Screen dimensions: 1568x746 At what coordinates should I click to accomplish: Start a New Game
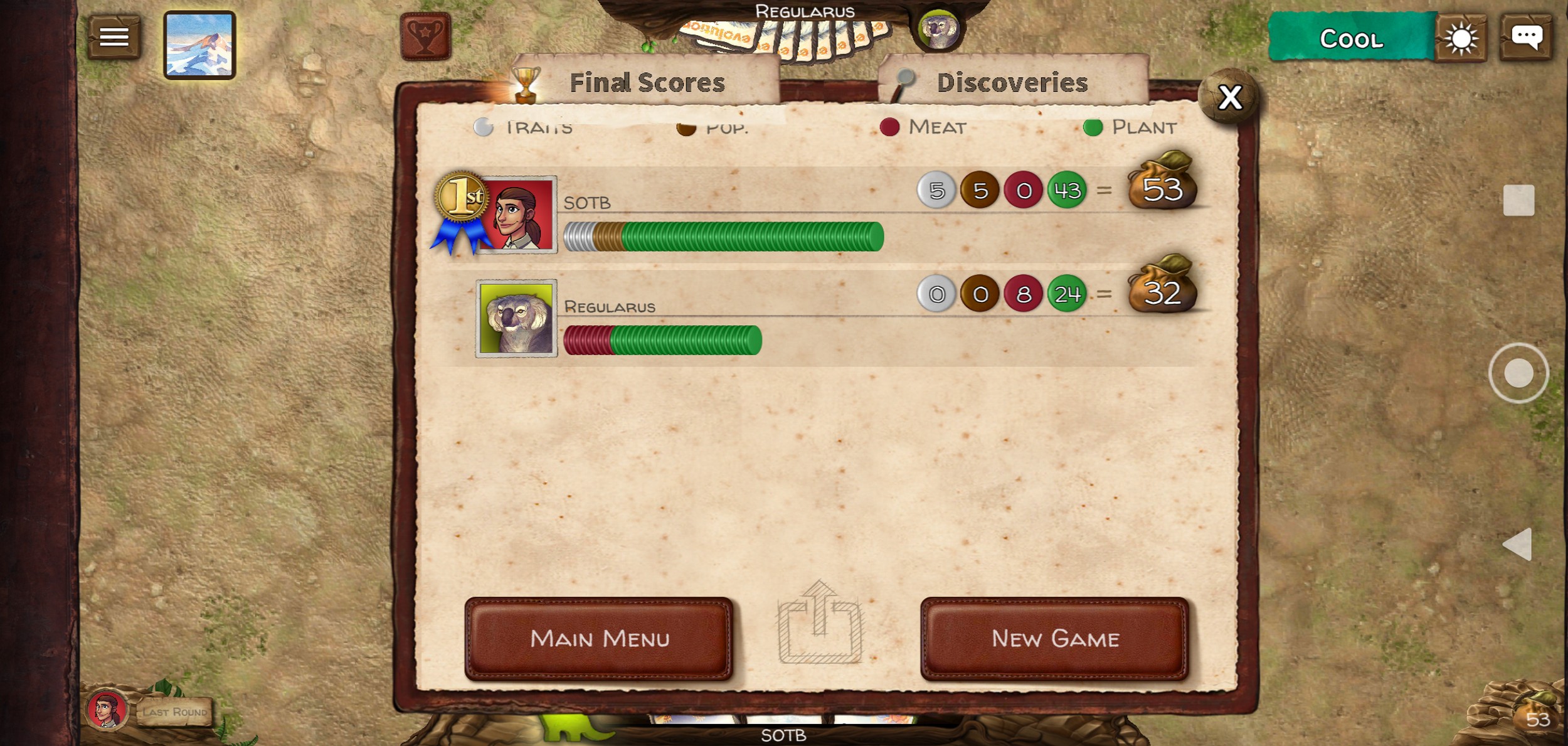(x=1055, y=639)
